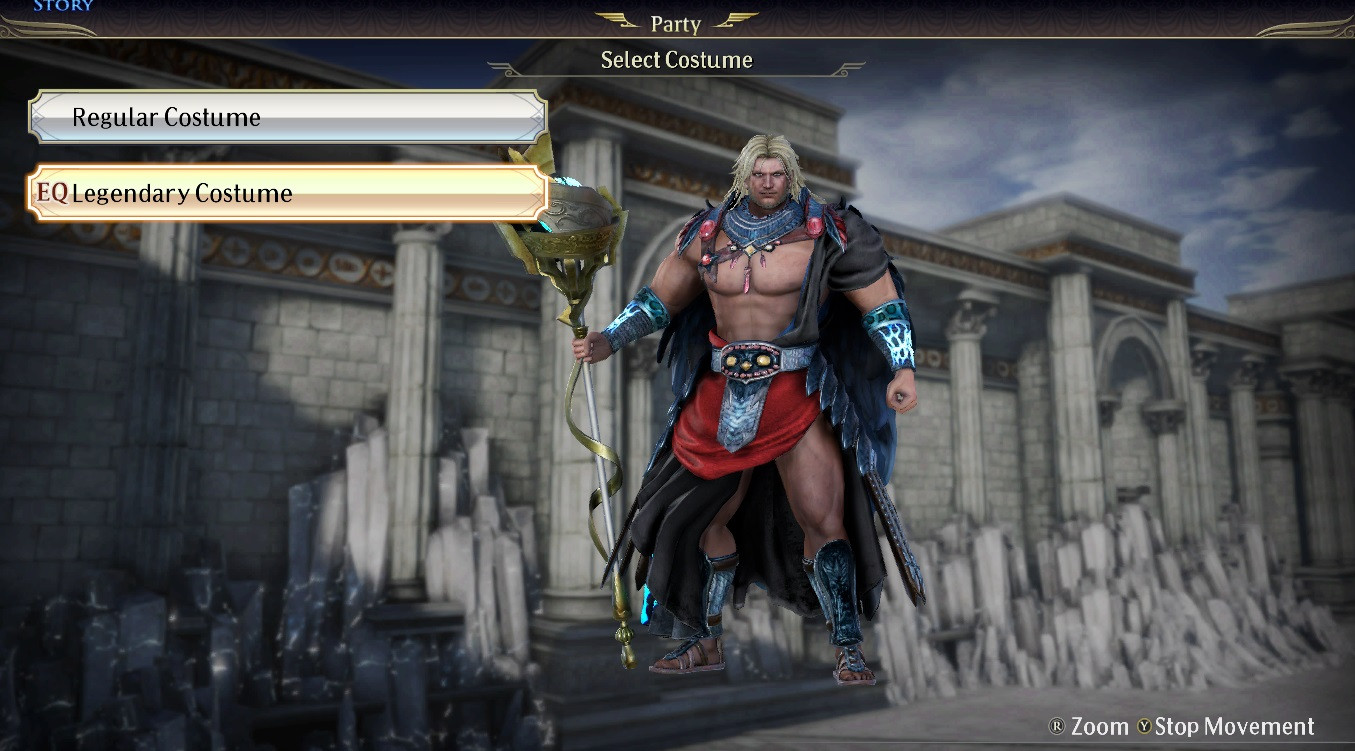Viewport: 1355px width, 751px height.
Task: Click the orange highlight border of Legendary Costume
Action: (x=285, y=166)
